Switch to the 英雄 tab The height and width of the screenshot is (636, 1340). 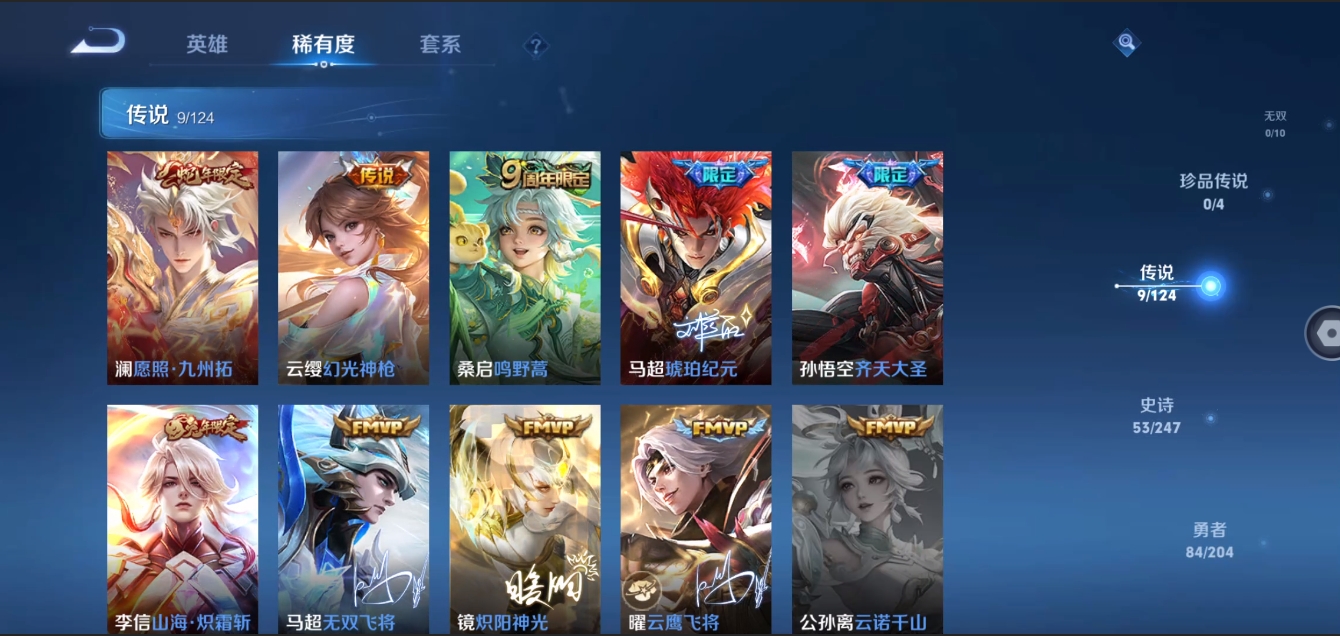pyautogui.click(x=207, y=45)
